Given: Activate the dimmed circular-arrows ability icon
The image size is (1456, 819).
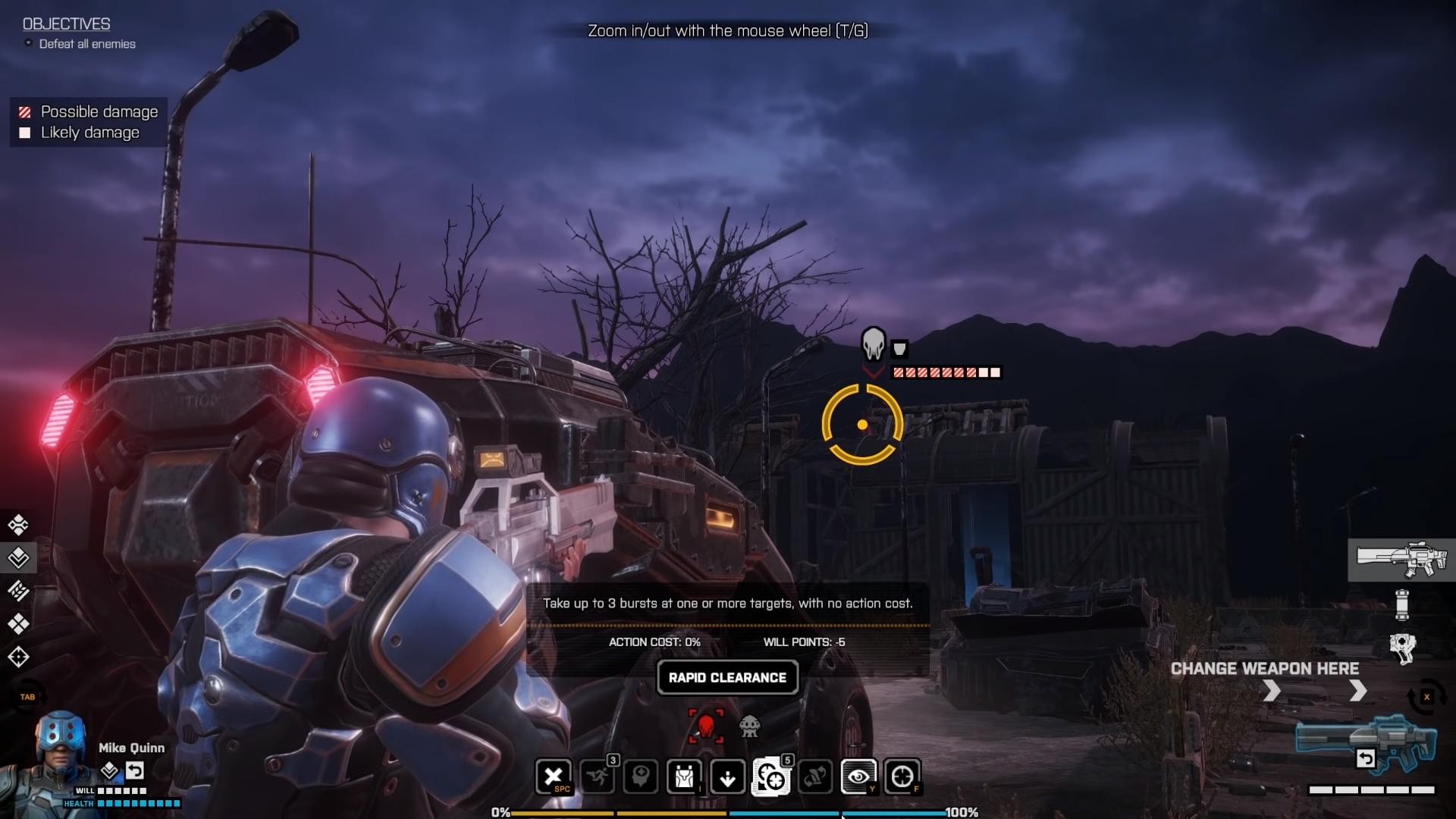Looking at the screenshot, I should [814, 777].
